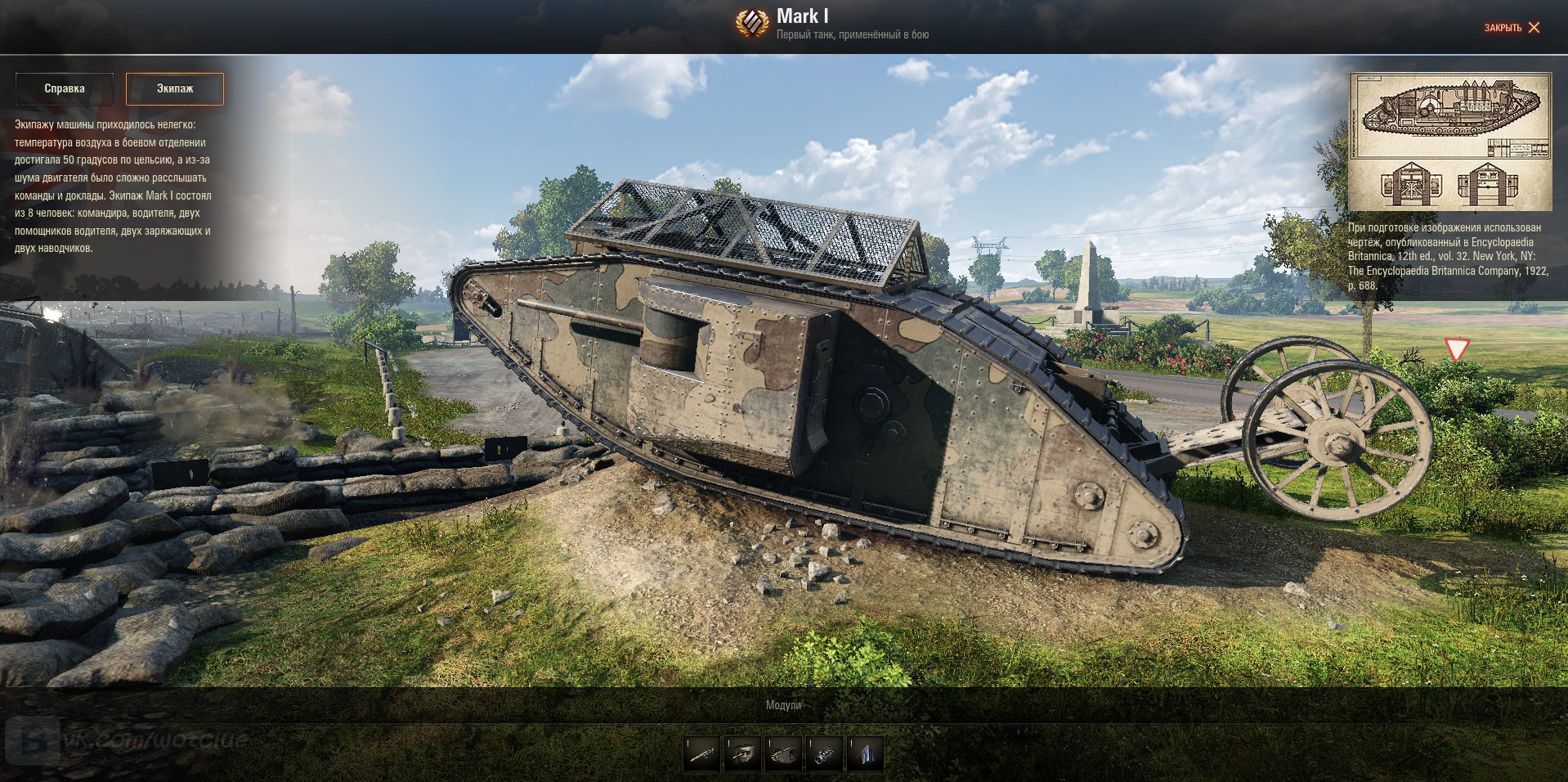
Task: Select the Экипаж tab
Action: click(x=175, y=88)
